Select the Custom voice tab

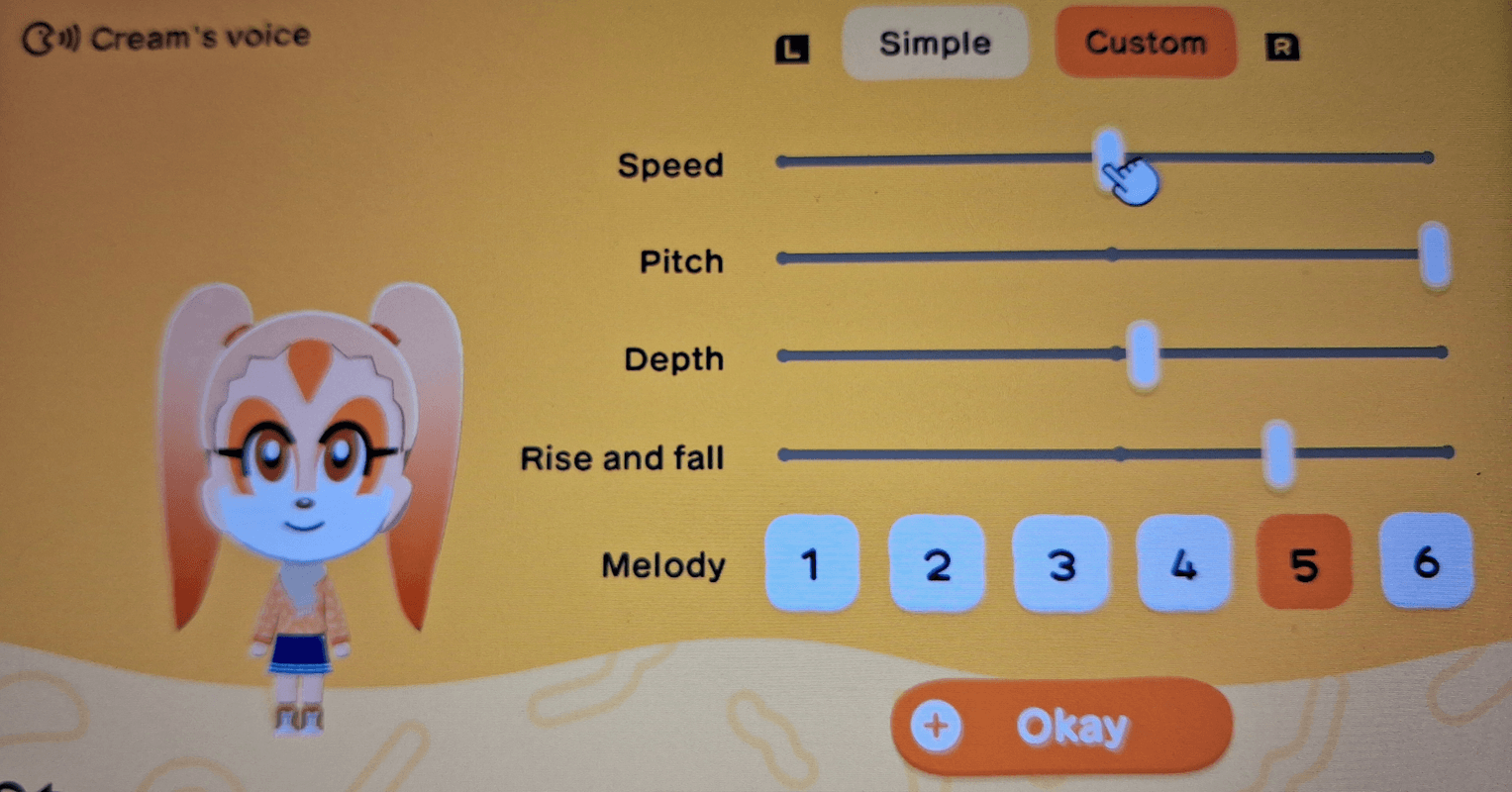(x=1145, y=44)
